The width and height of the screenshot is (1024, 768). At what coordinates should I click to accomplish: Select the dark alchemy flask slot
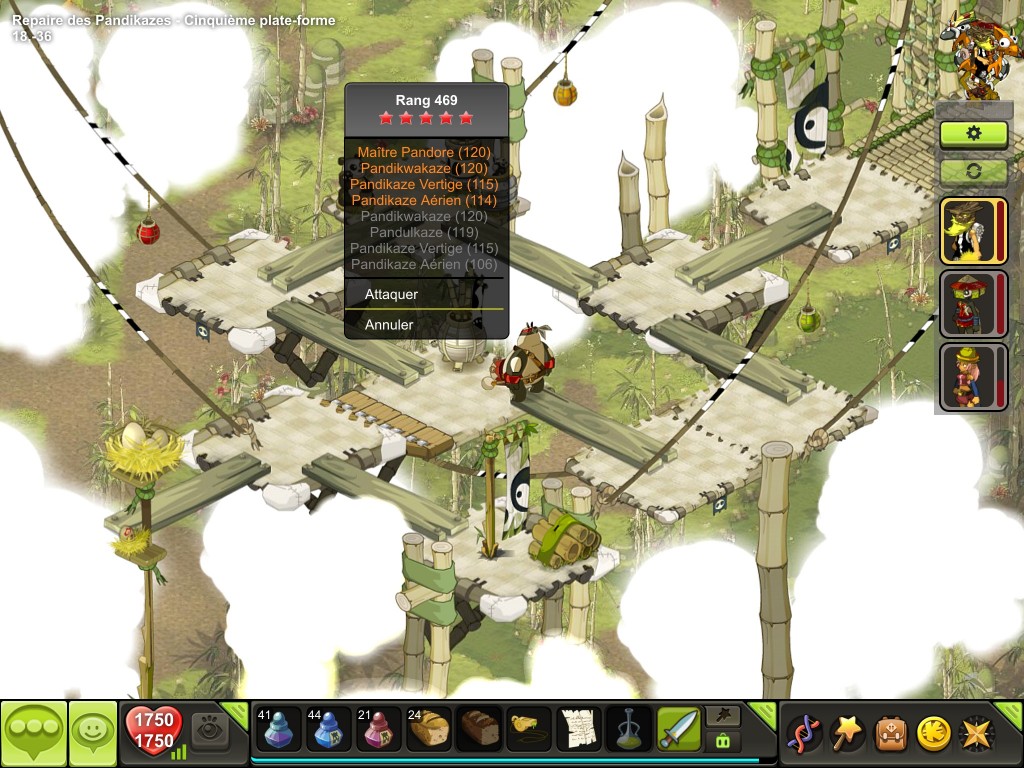[x=629, y=730]
